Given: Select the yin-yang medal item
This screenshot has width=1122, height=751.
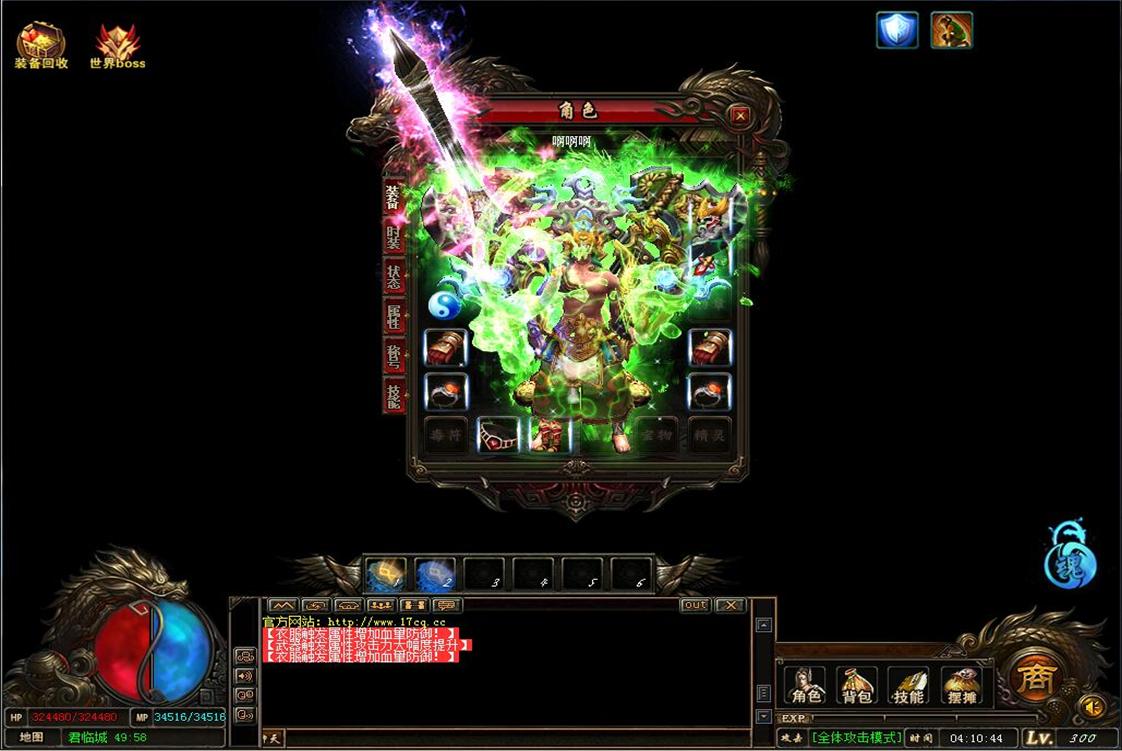Looking at the screenshot, I should click(x=444, y=305).
